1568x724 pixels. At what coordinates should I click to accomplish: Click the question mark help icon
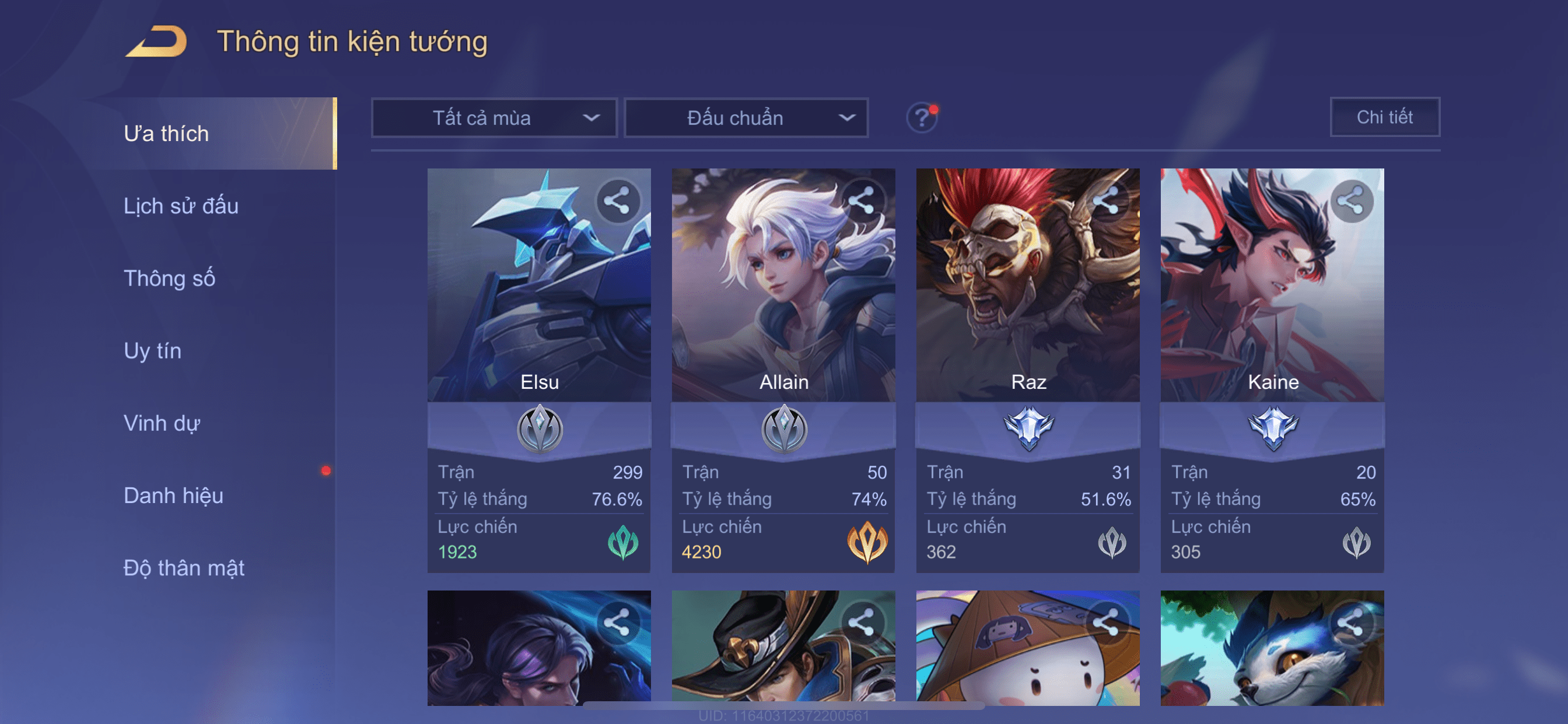pyautogui.click(x=922, y=117)
